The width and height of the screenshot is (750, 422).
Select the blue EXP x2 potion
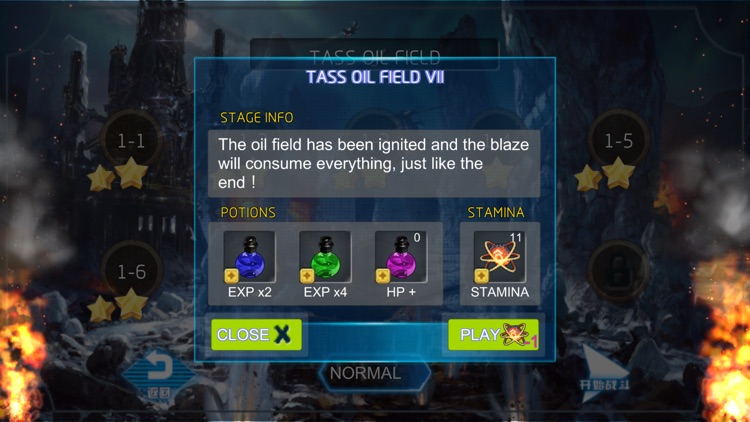click(249, 258)
